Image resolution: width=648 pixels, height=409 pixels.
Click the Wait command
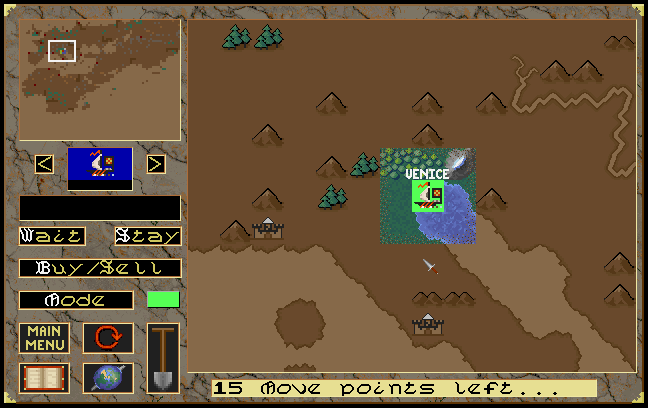click(x=52, y=237)
